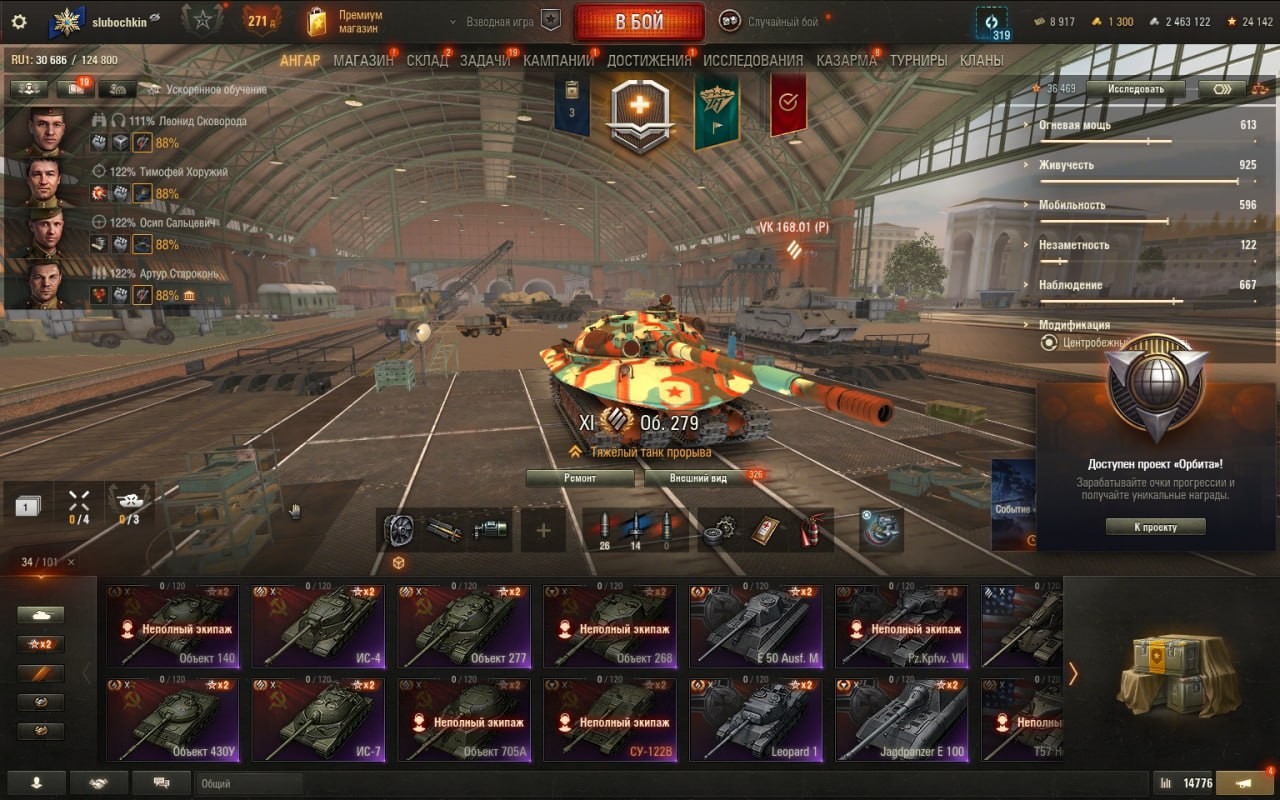Image resolution: width=1280 pixels, height=800 pixels.
Task: Open the ИССЛЕДОВАНИЯ tab
Action: 753,60
